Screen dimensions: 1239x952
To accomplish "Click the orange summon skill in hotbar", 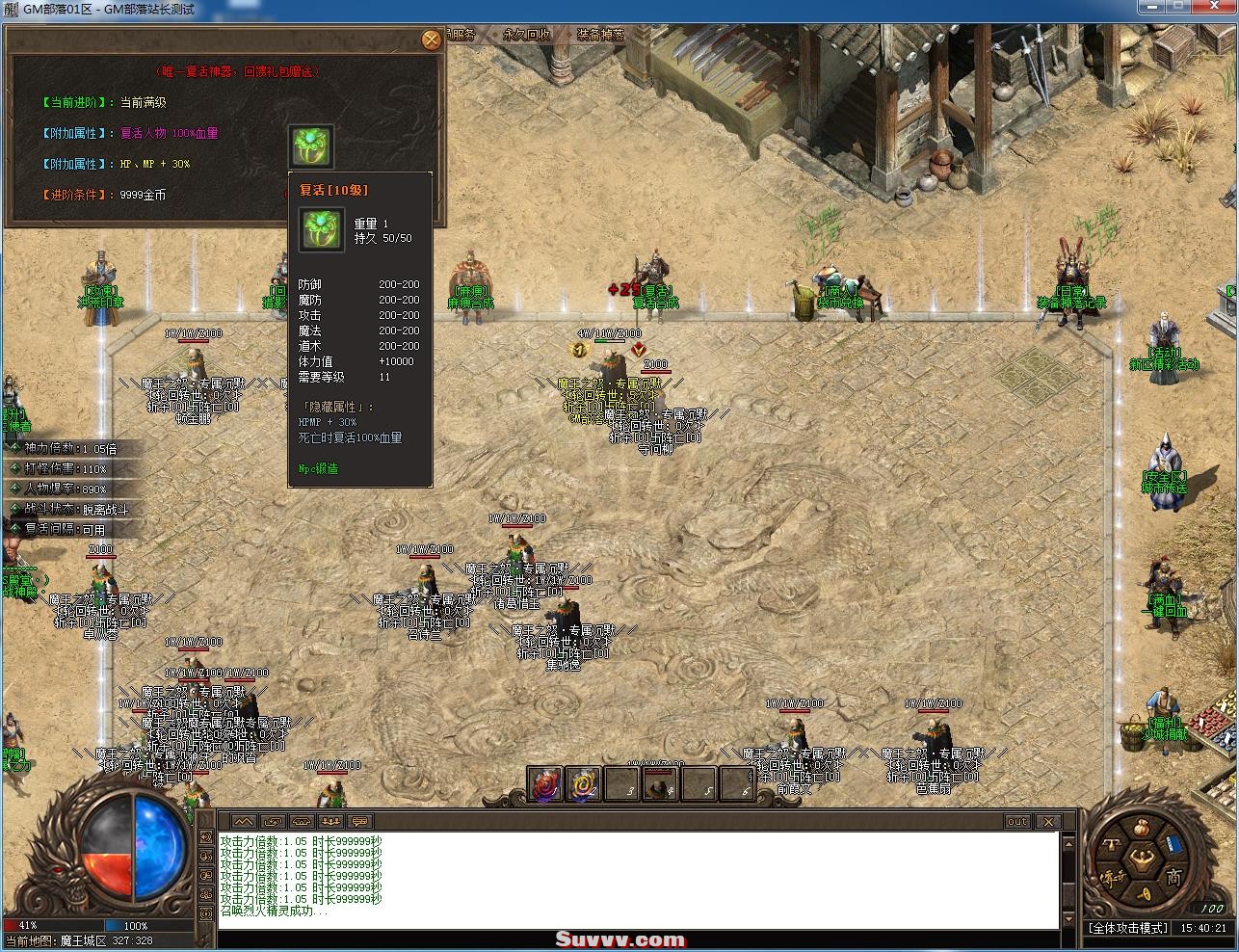I will (x=584, y=783).
